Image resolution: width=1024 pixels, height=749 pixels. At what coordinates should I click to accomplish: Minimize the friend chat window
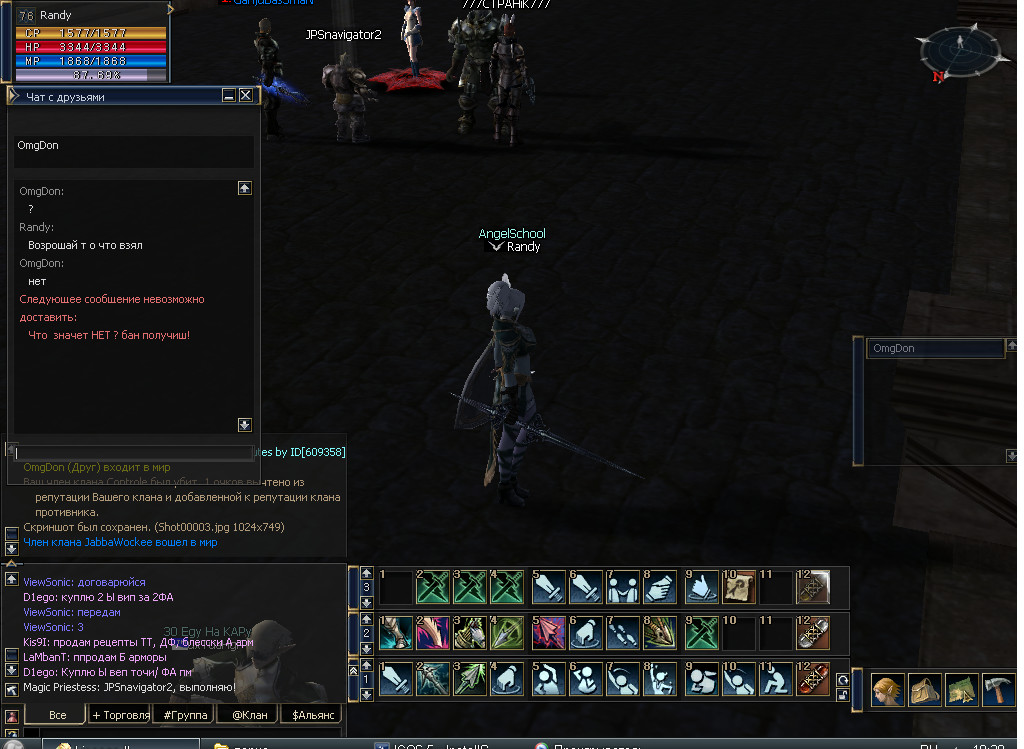click(x=229, y=96)
